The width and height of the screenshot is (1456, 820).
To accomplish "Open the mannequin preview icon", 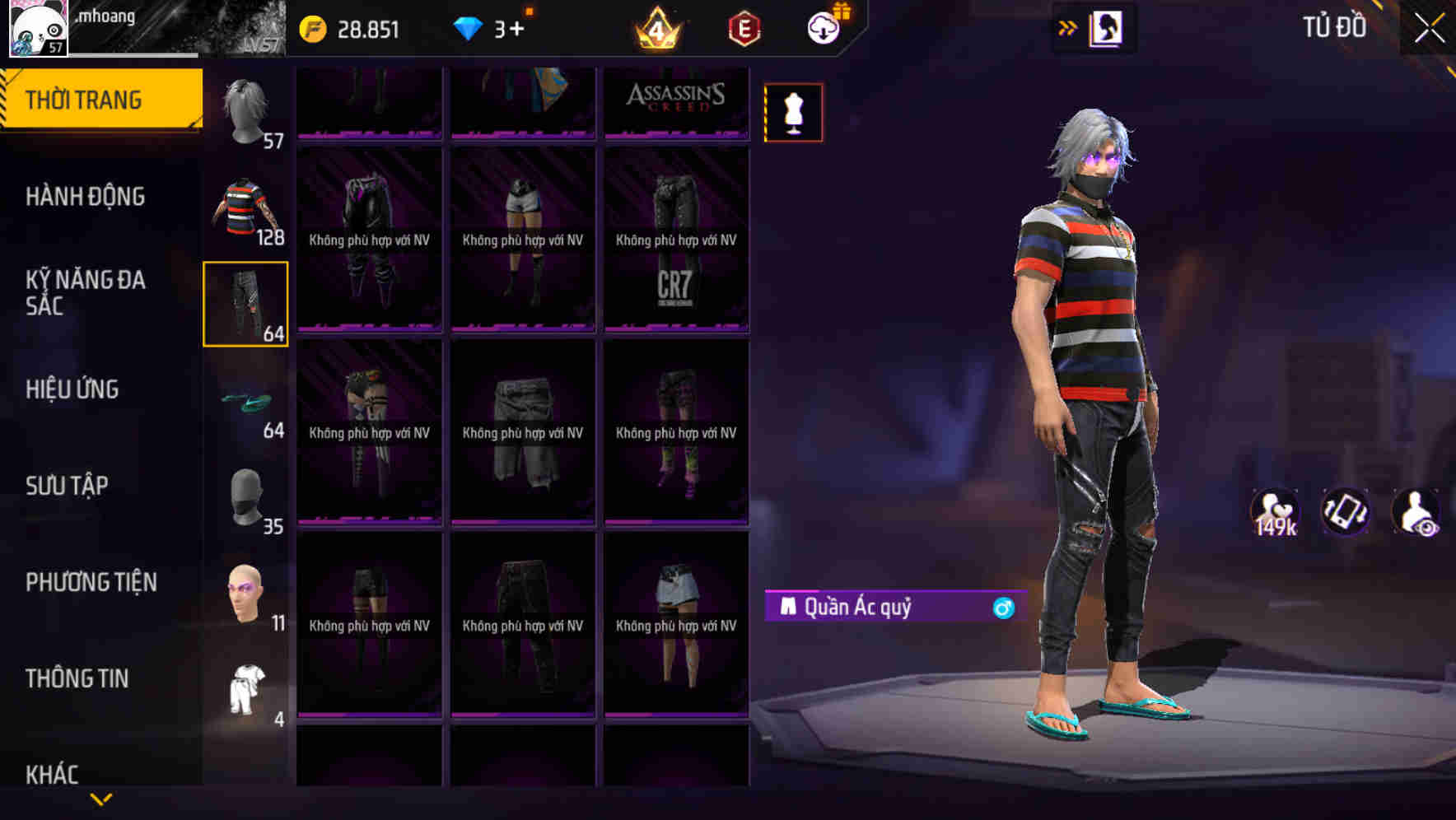I will [792, 111].
